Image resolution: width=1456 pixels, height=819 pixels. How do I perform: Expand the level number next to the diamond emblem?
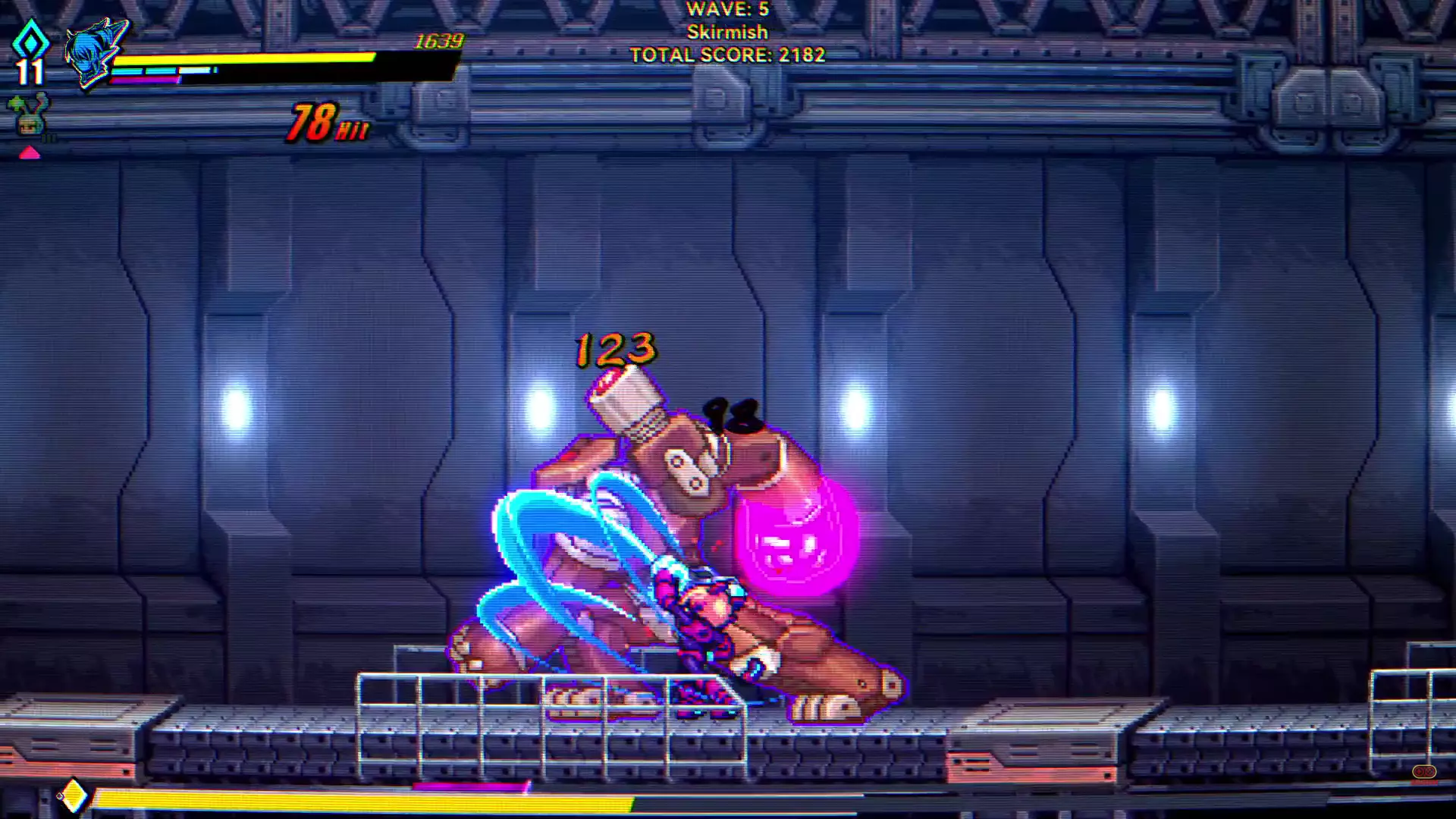point(29,72)
